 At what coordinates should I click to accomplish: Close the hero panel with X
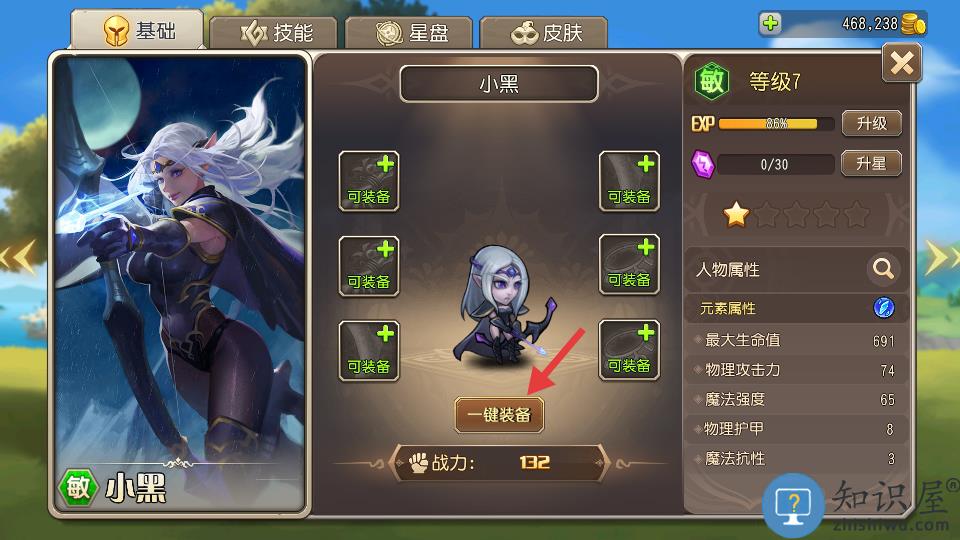click(x=901, y=64)
